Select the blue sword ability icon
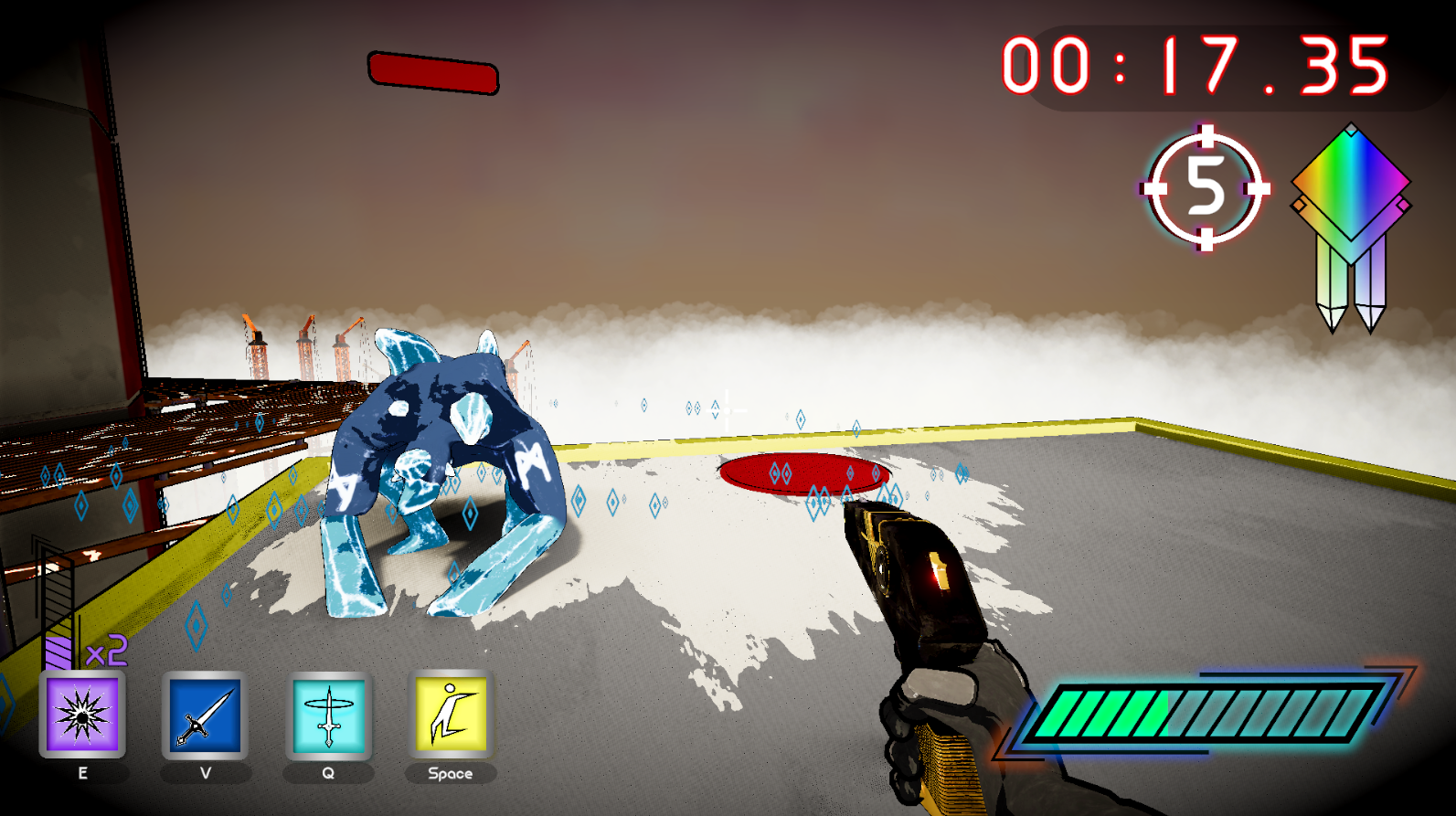Viewport: 1456px width, 816px height. click(x=205, y=715)
